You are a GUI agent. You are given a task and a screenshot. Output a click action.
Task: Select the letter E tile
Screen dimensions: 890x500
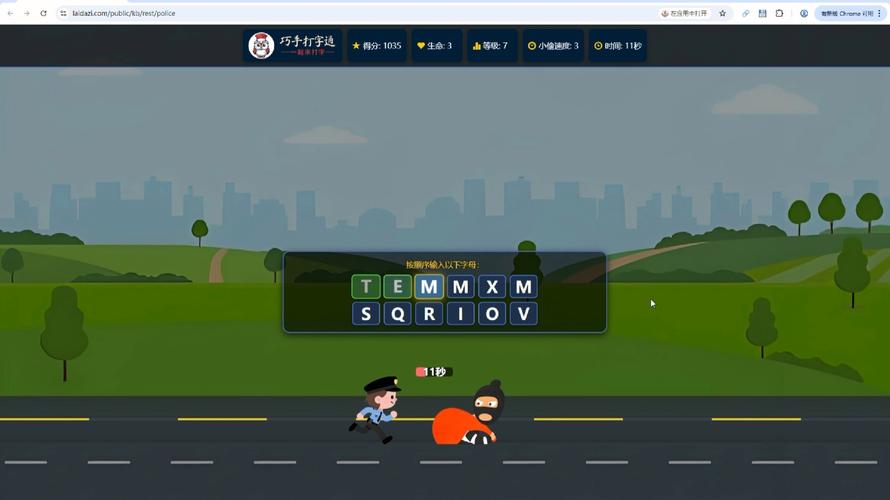point(397,287)
